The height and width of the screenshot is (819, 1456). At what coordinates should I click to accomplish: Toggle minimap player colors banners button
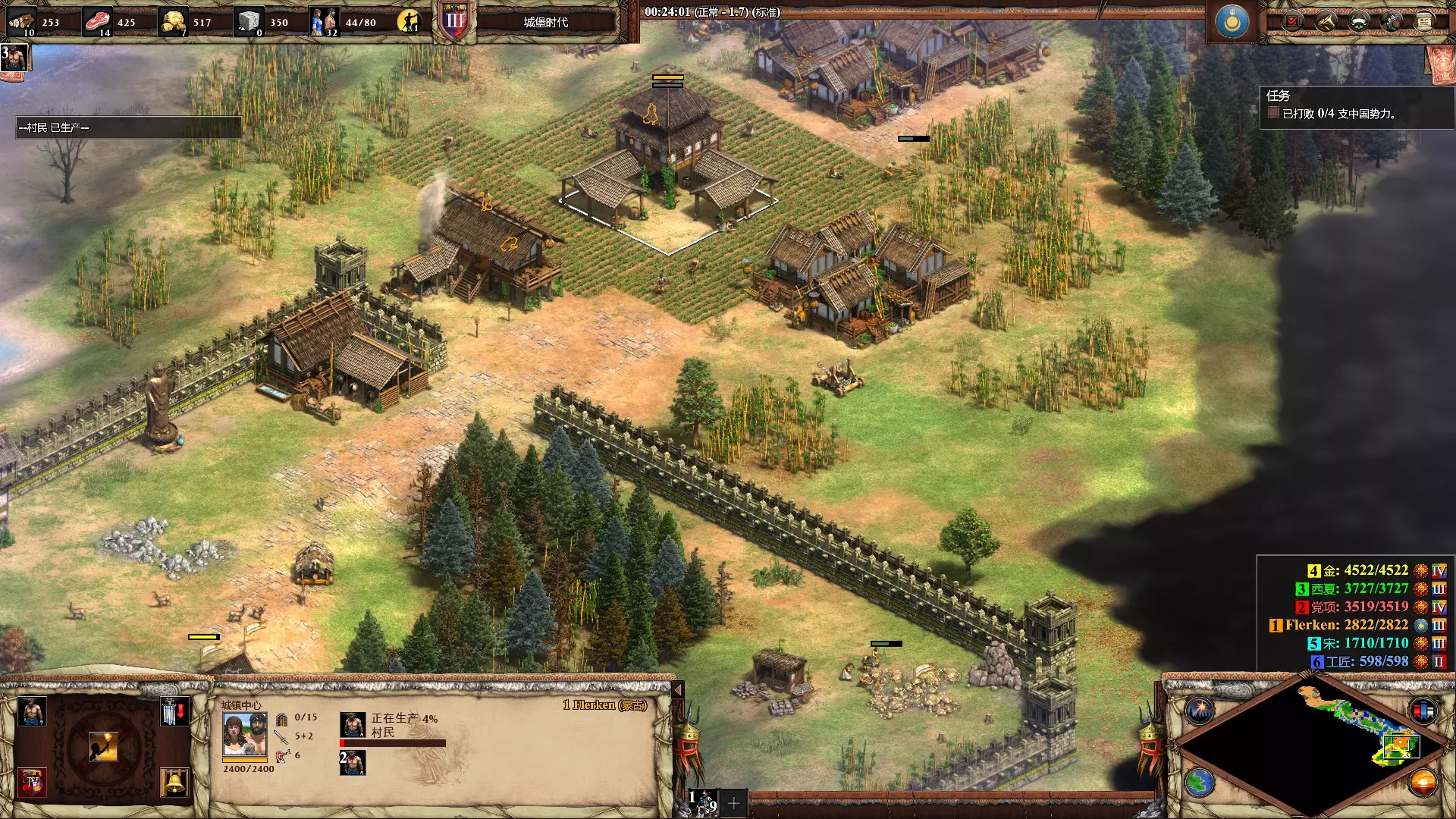(1423, 711)
